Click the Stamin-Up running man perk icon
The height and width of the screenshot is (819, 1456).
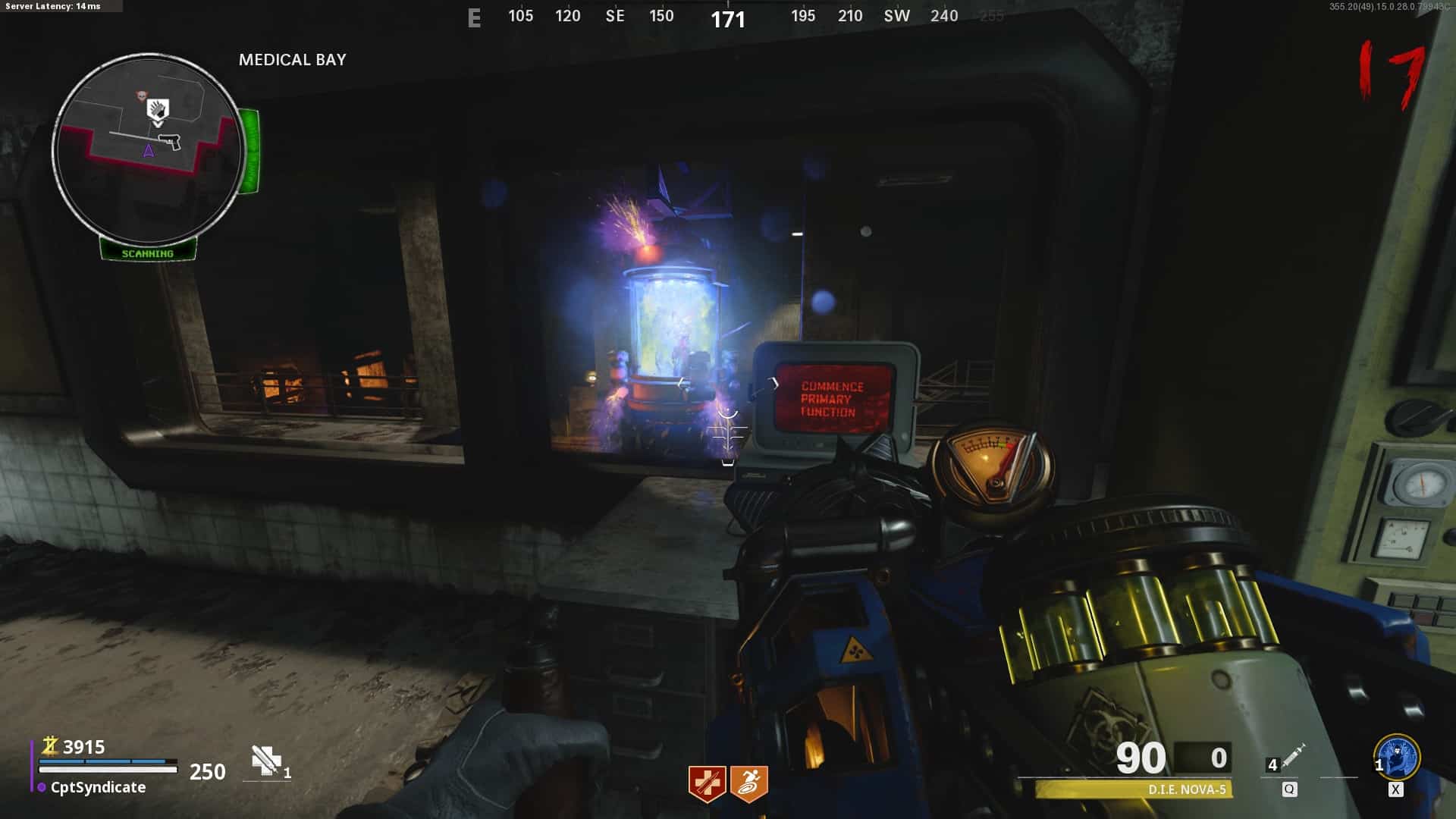[749, 784]
